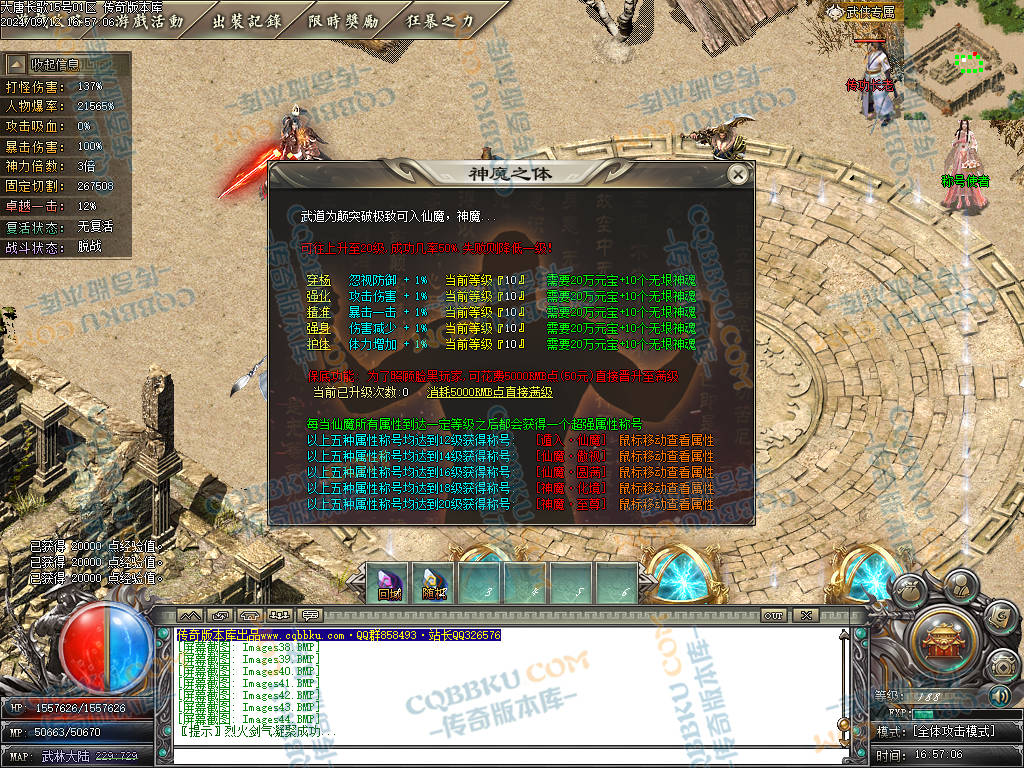Collapse the 收起信息 stats panel

click(x=52, y=64)
